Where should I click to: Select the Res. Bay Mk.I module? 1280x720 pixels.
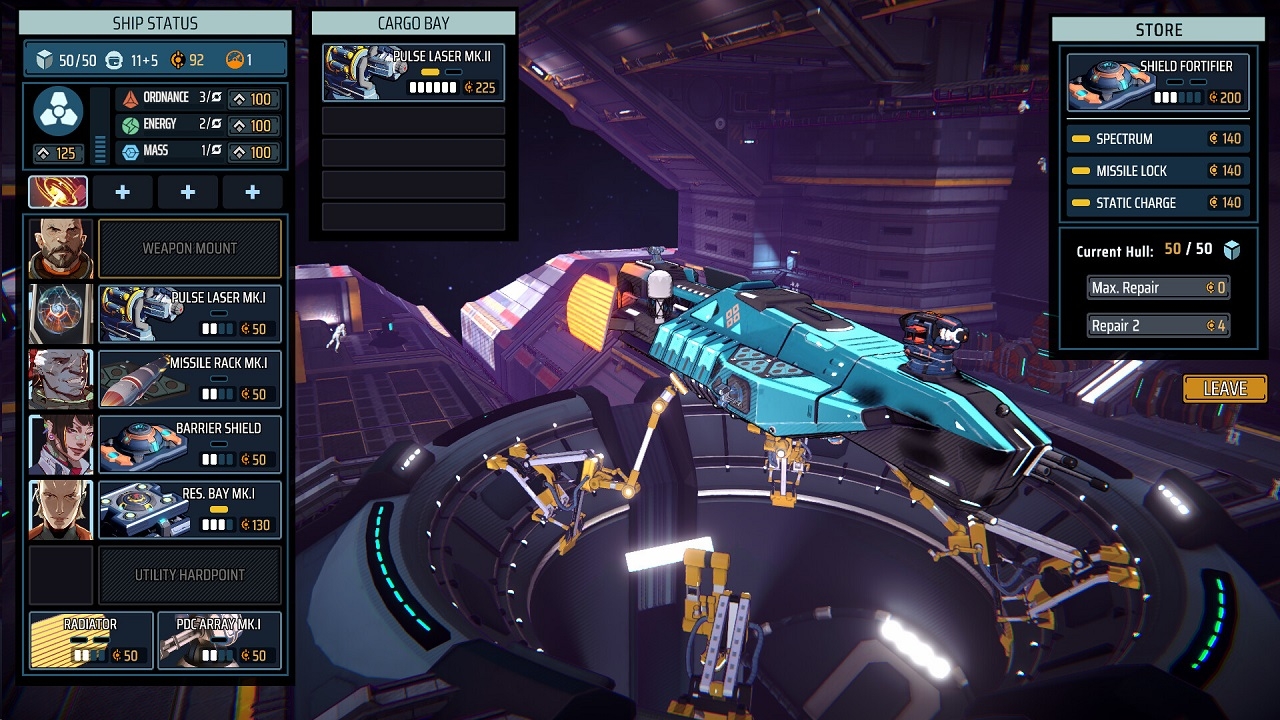tap(189, 509)
